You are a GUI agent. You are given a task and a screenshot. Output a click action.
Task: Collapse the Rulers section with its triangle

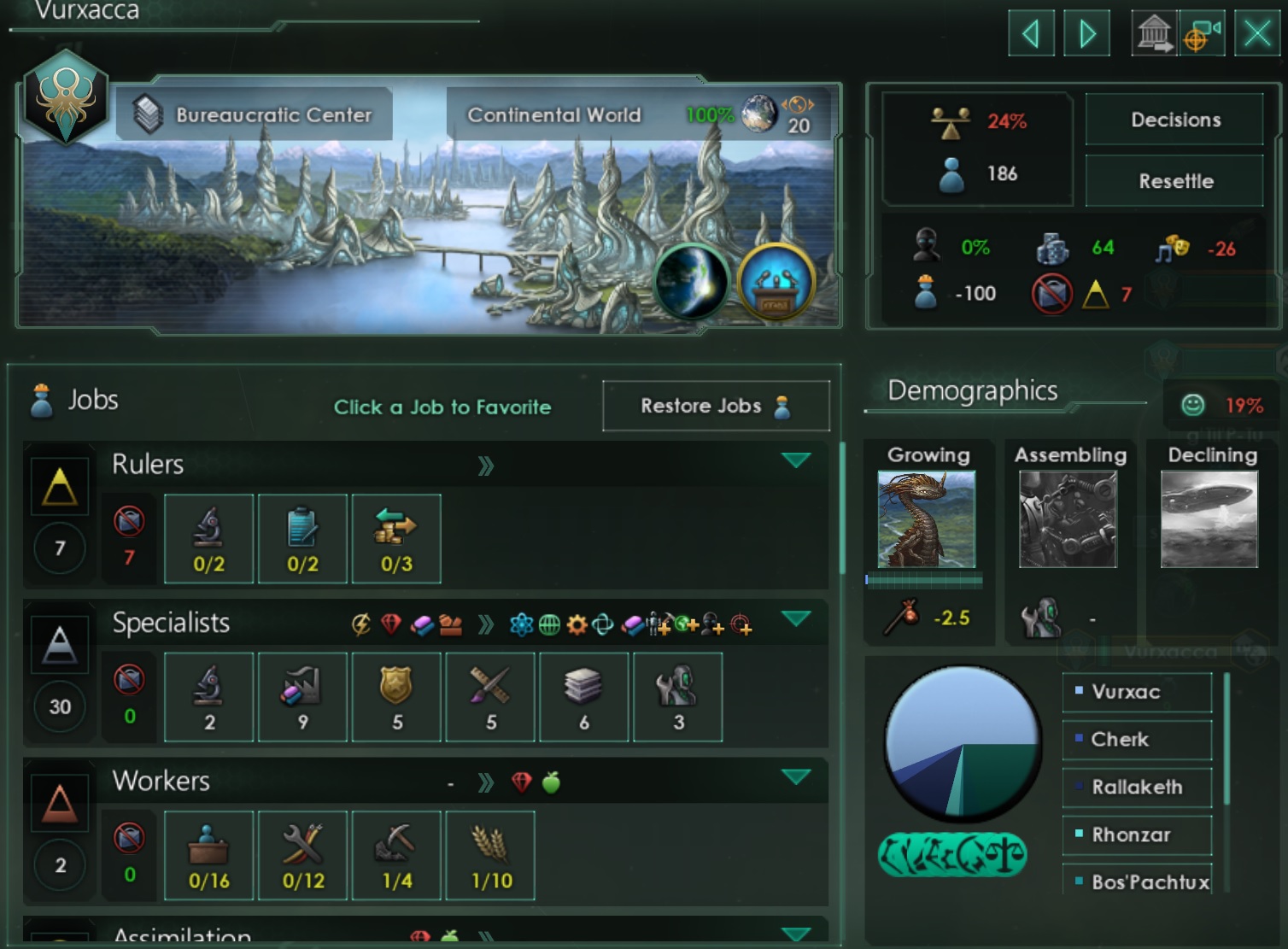click(x=796, y=460)
